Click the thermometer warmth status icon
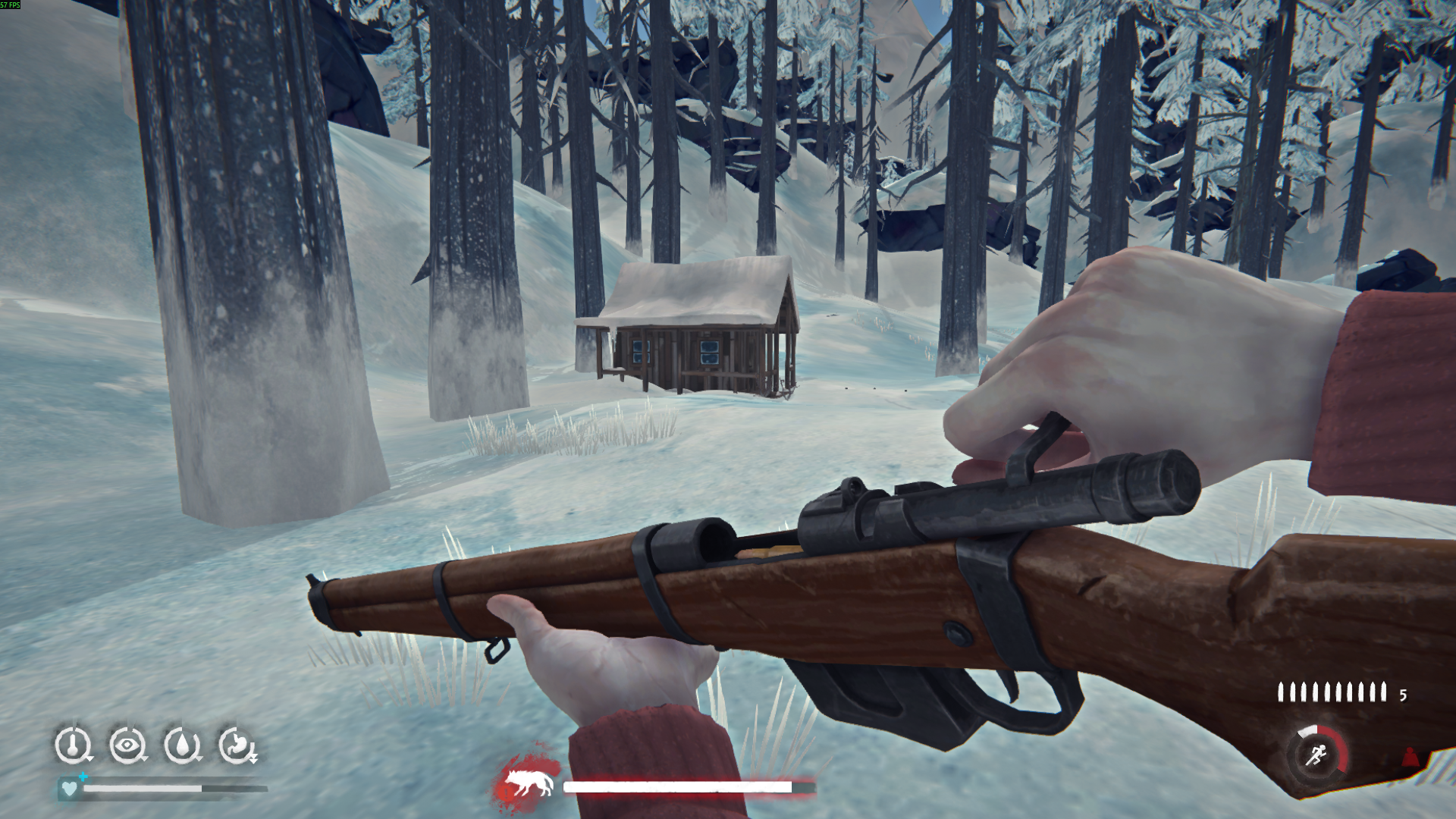This screenshot has height=819, width=1456. tap(73, 745)
